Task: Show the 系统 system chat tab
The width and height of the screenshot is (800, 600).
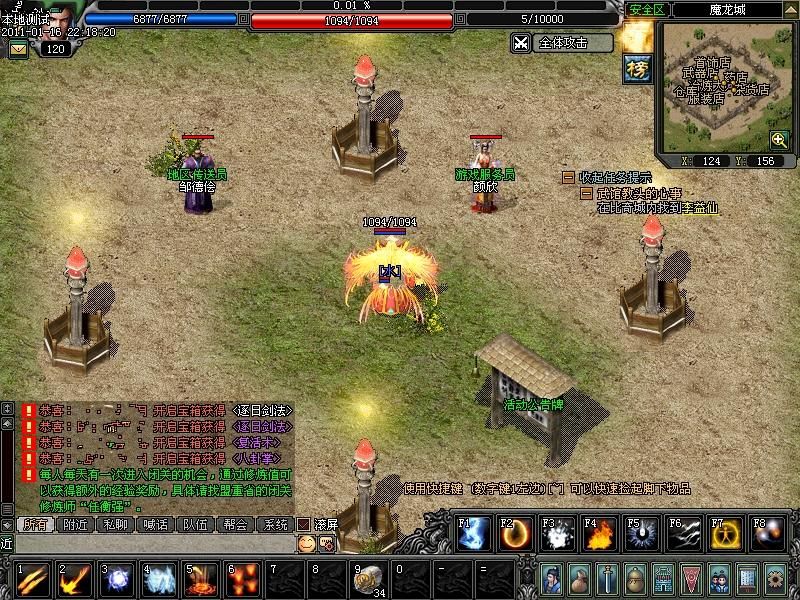Action: click(x=274, y=524)
